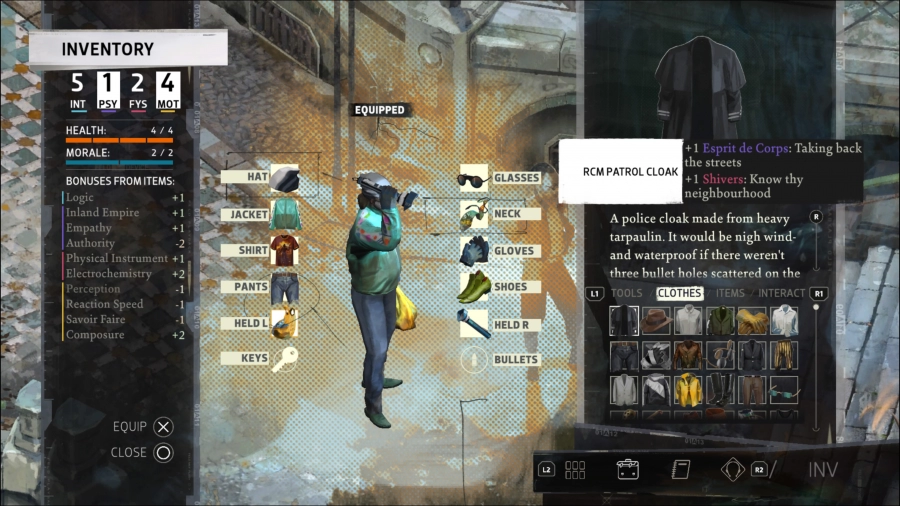This screenshot has width=900, height=506.
Task: Select the green Jacket equipment slot
Action: pos(284,214)
